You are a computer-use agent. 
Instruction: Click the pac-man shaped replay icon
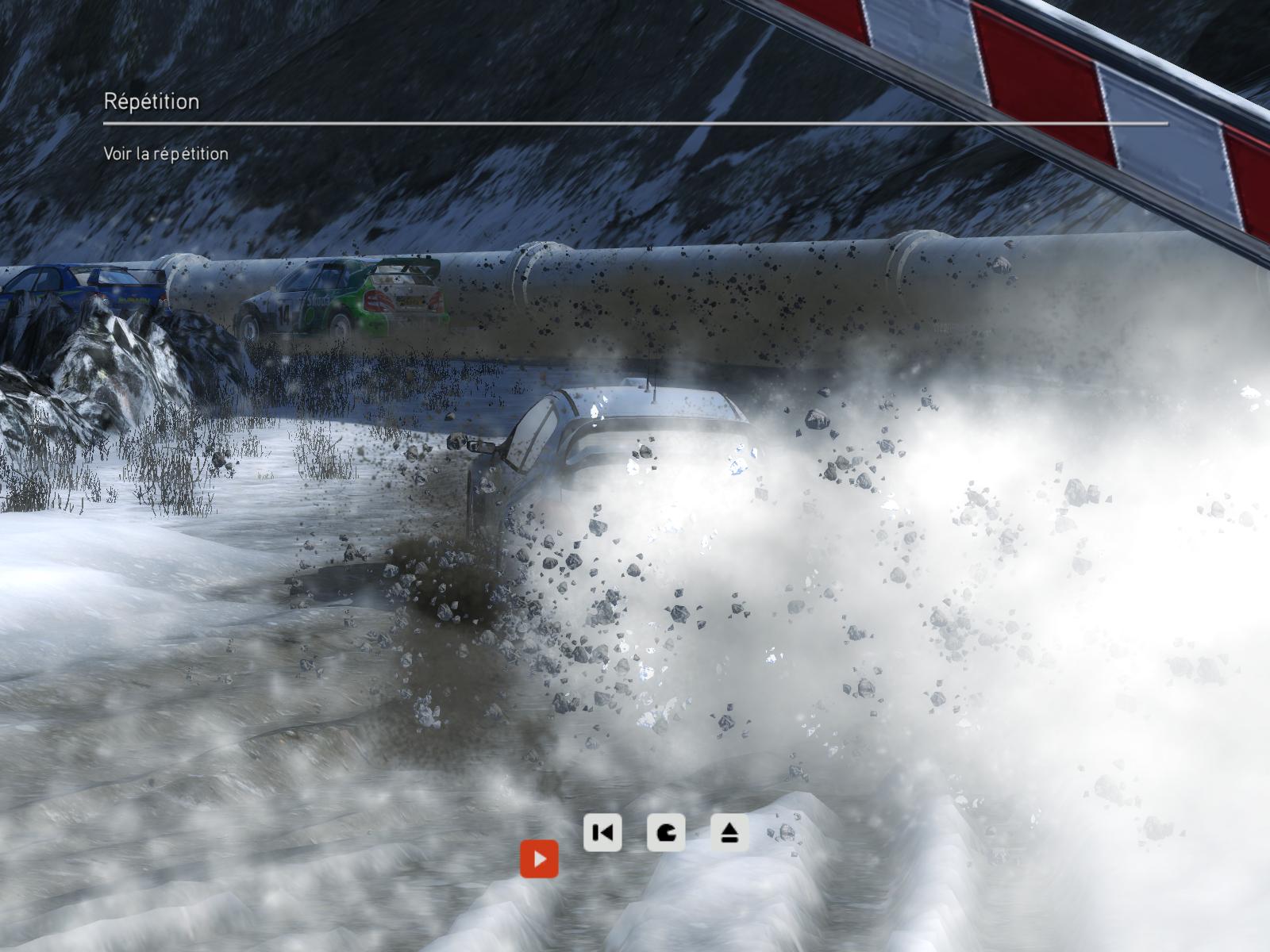click(665, 833)
